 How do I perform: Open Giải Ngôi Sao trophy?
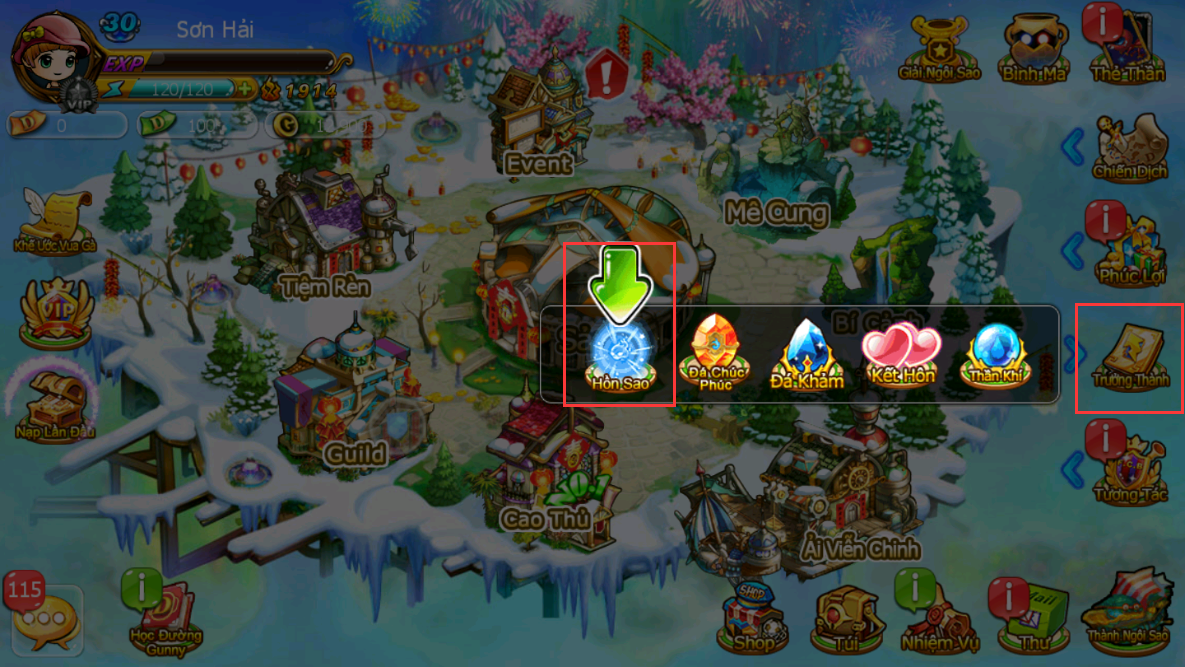pos(939,48)
